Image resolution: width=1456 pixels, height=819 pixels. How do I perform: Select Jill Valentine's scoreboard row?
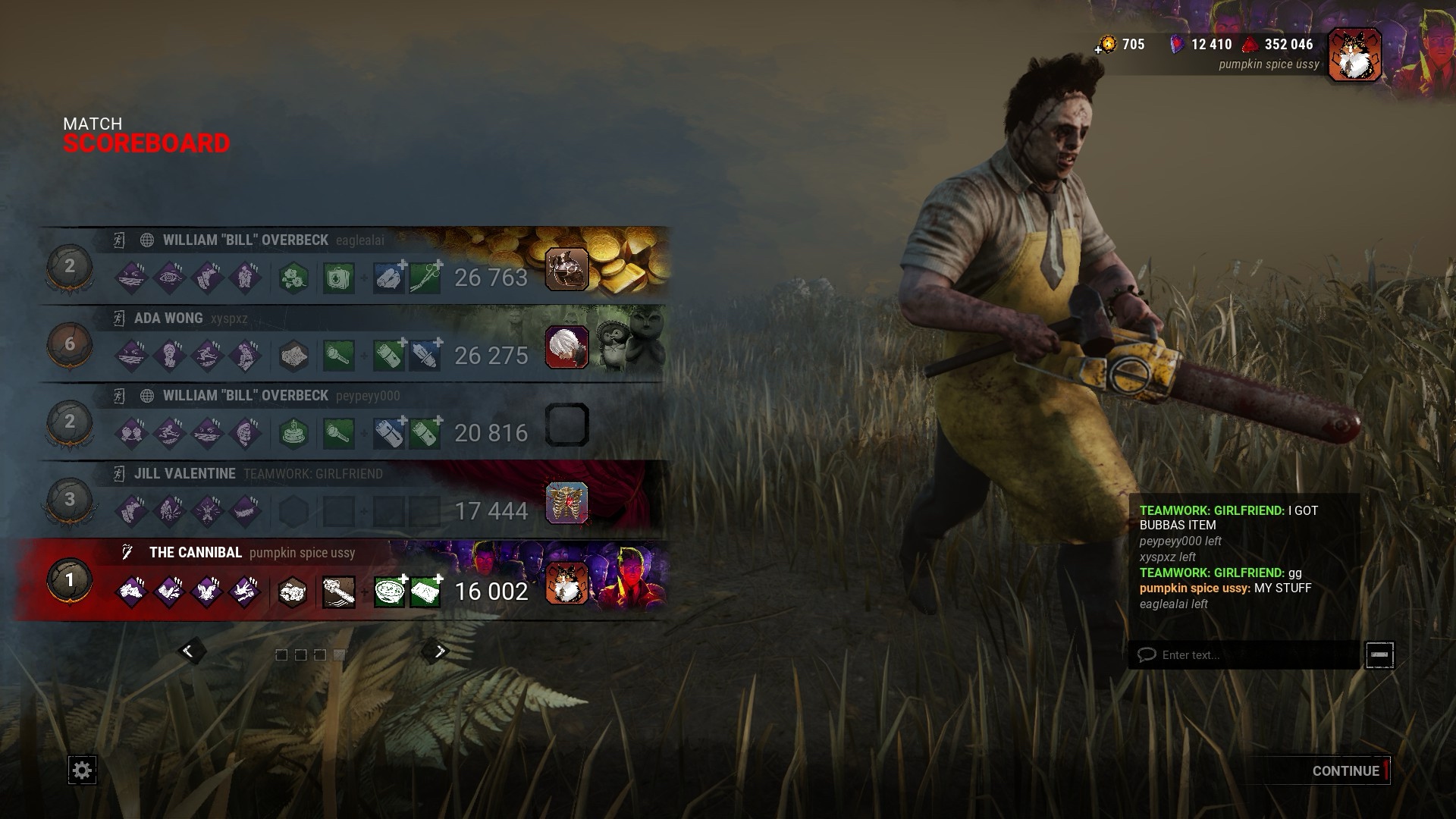pos(341,499)
